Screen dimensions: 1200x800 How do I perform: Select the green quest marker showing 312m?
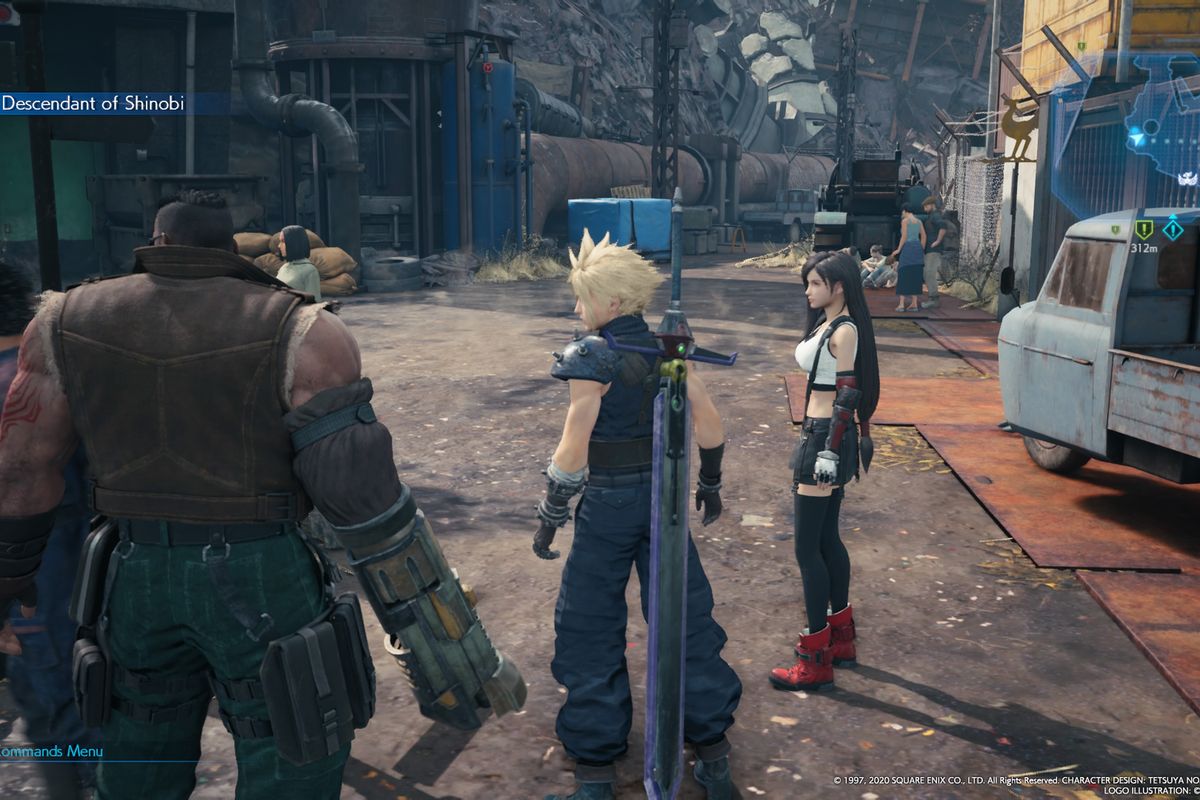[x=1144, y=230]
